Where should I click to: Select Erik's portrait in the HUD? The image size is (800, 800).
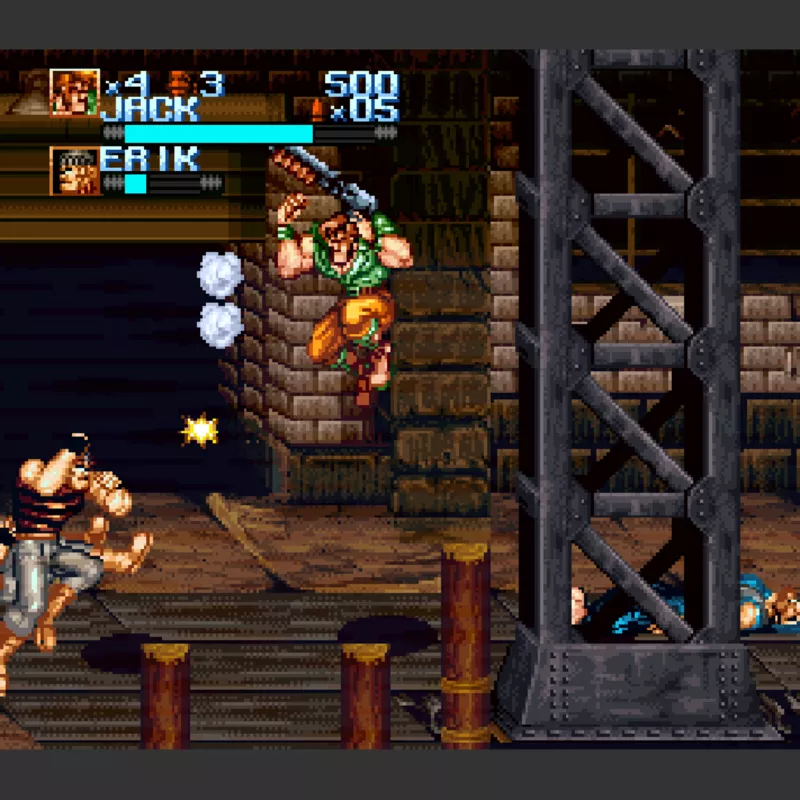(x=75, y=171)
